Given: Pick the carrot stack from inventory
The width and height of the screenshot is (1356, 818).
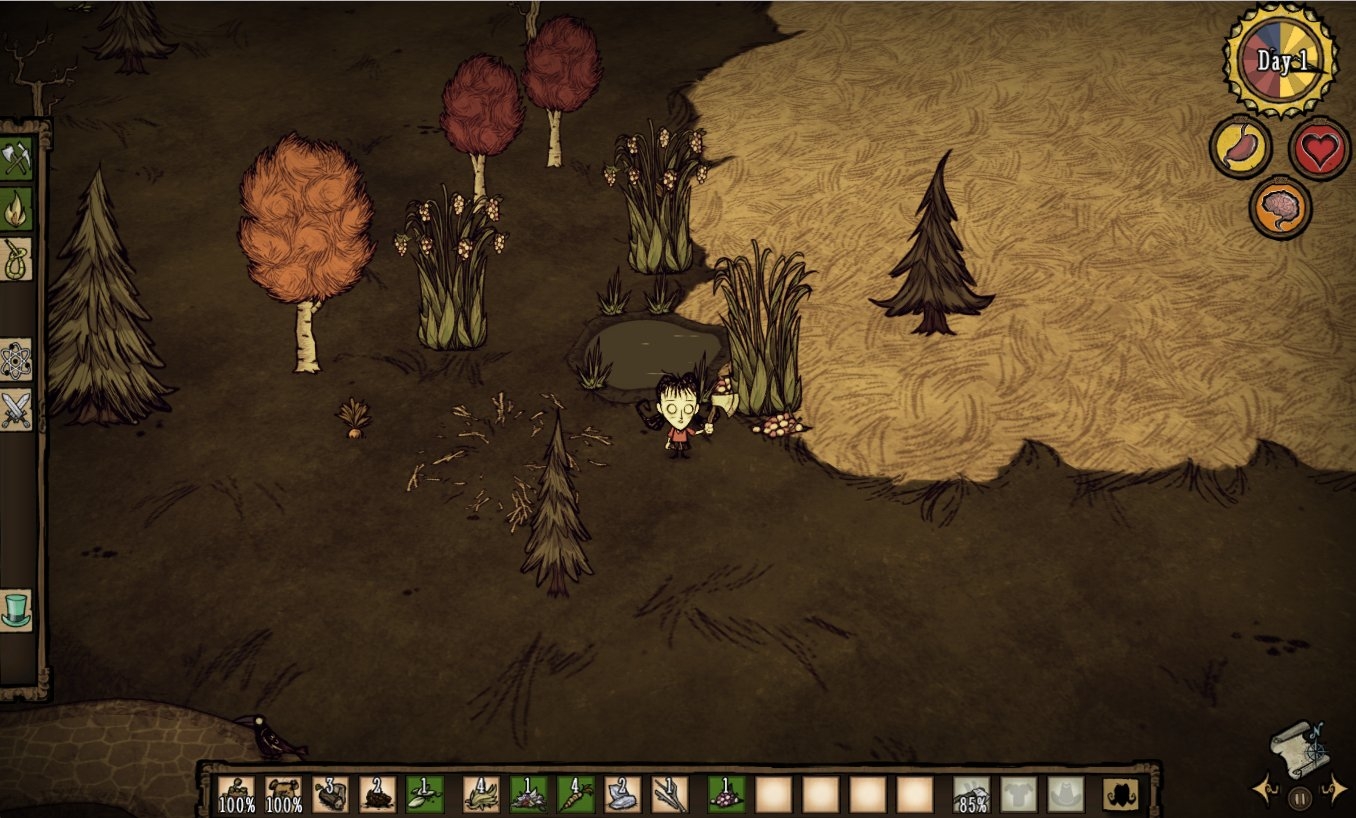Looking at the screenshot, I should coord(575,794).
